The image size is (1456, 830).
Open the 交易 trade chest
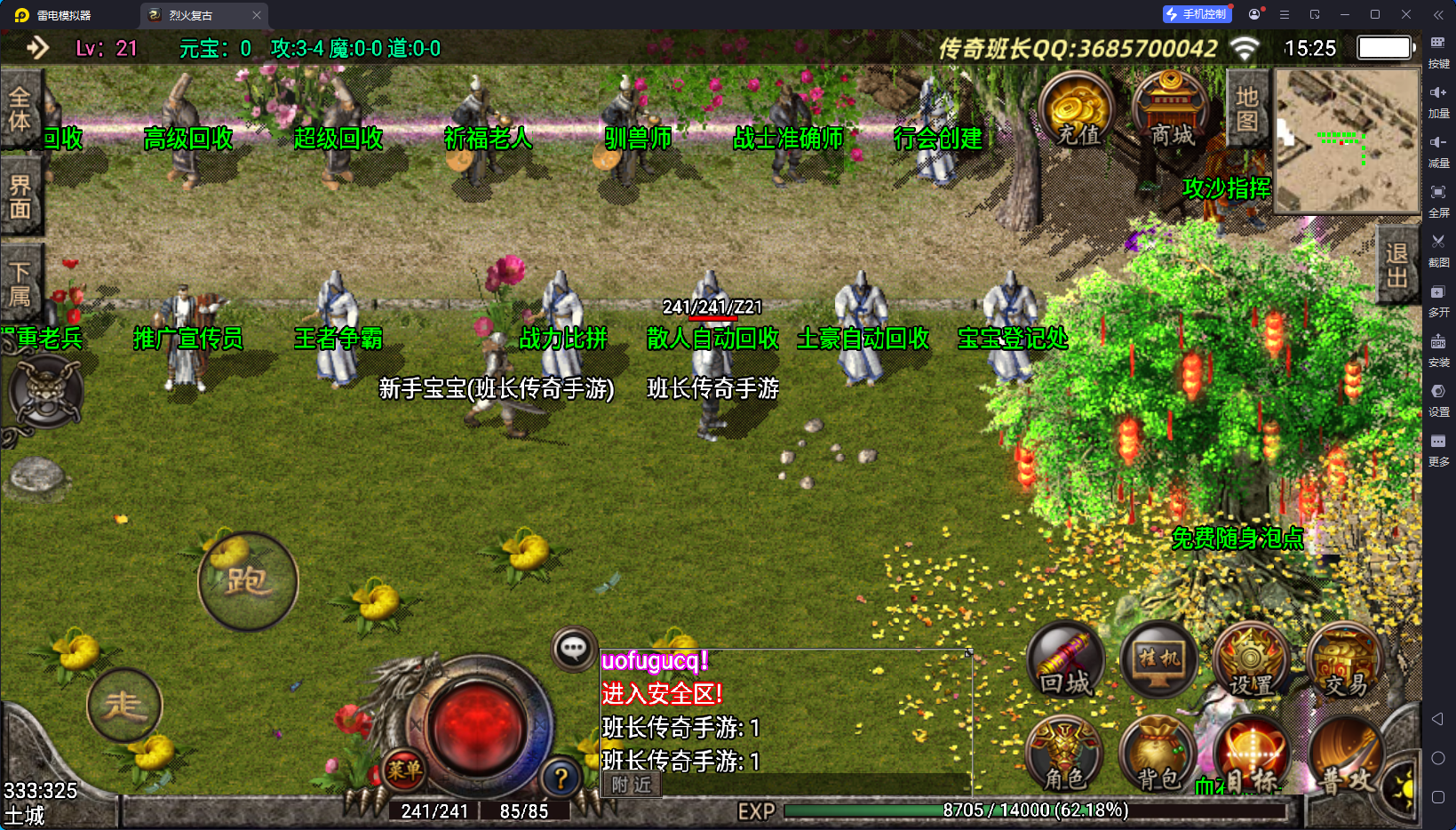(x=1345, y=661)
